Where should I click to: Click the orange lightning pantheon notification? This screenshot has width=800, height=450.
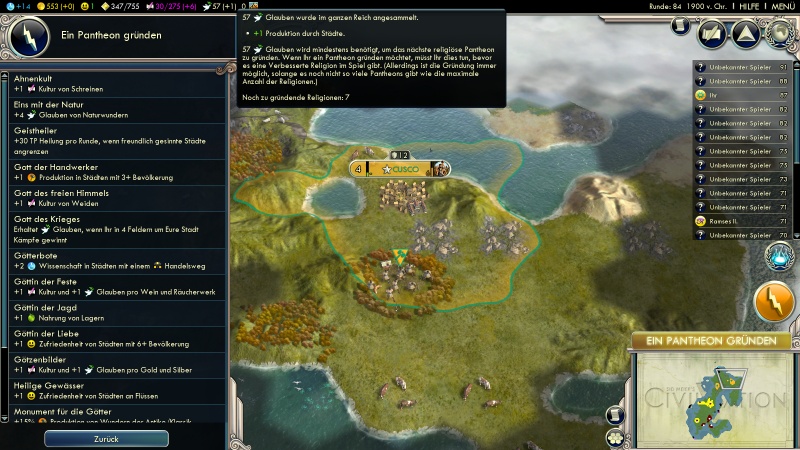click(773, 303)
